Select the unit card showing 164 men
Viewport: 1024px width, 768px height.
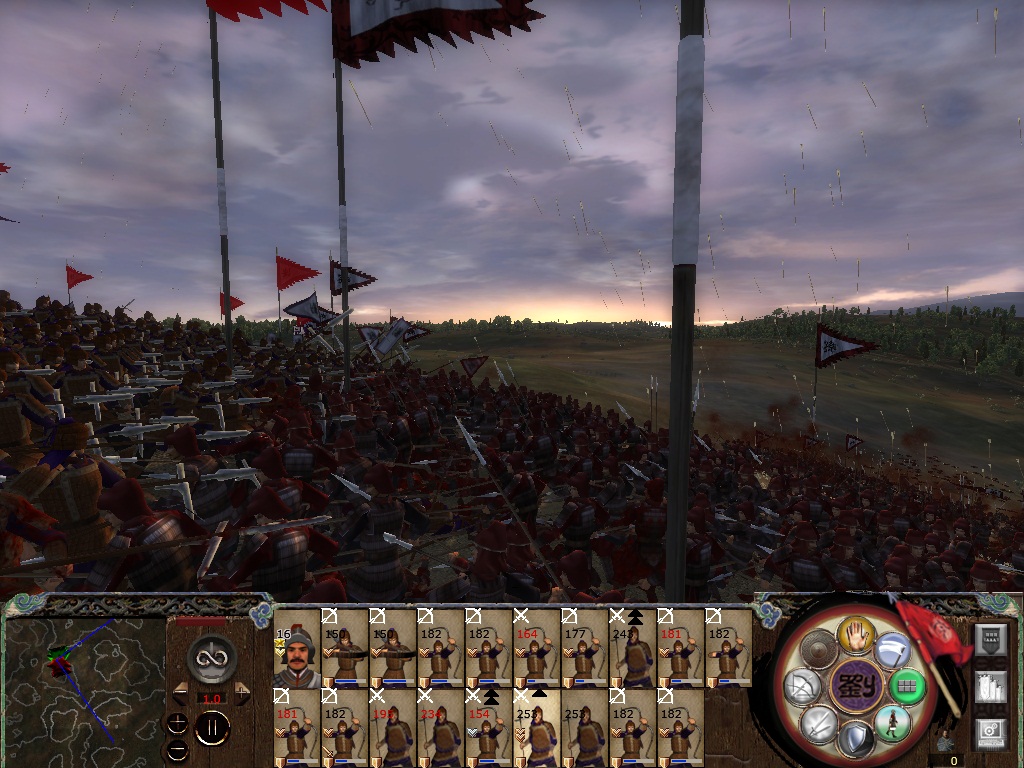[x=536, y=648]
